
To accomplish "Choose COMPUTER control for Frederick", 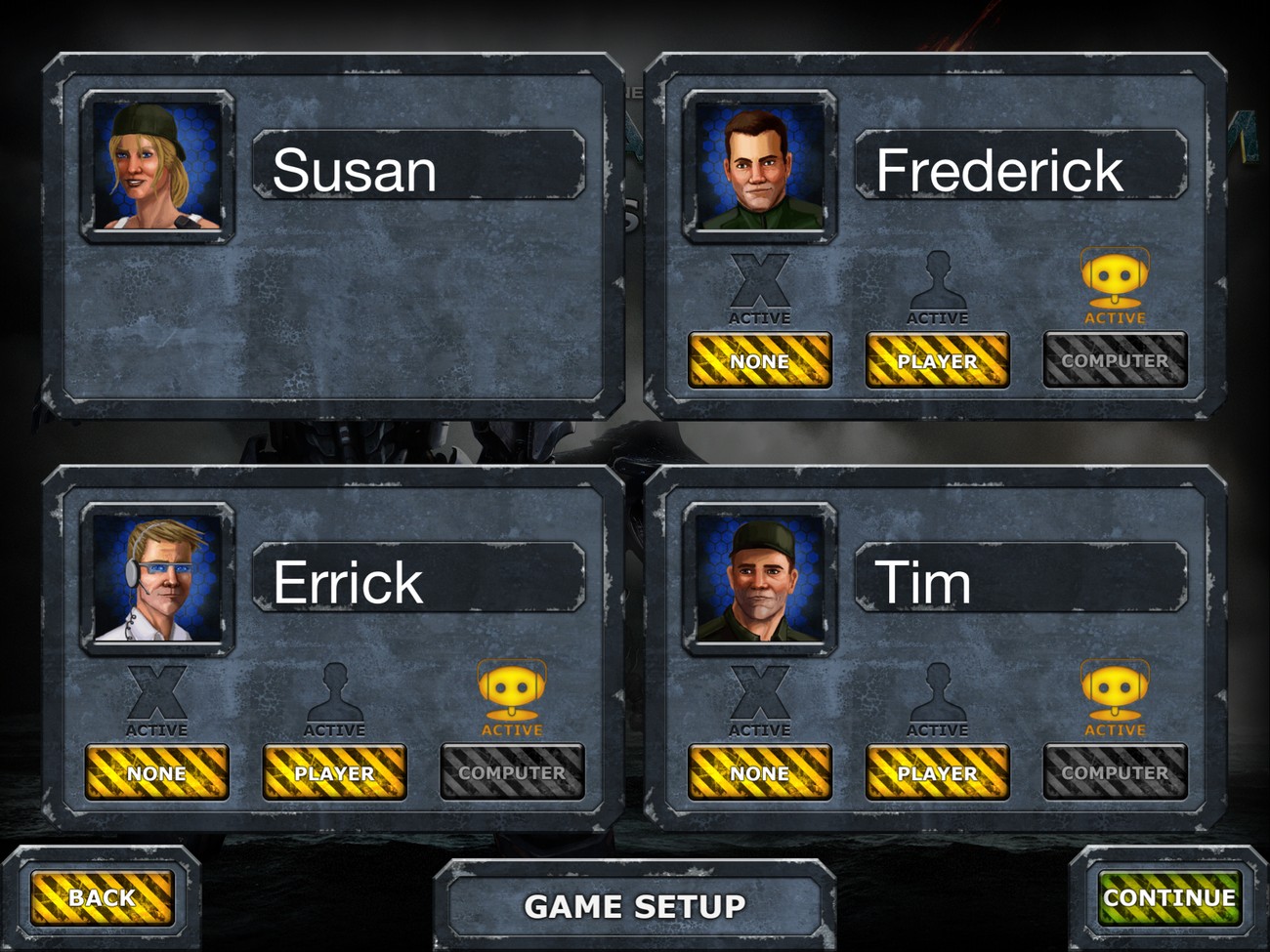I will coord(1115,360).
